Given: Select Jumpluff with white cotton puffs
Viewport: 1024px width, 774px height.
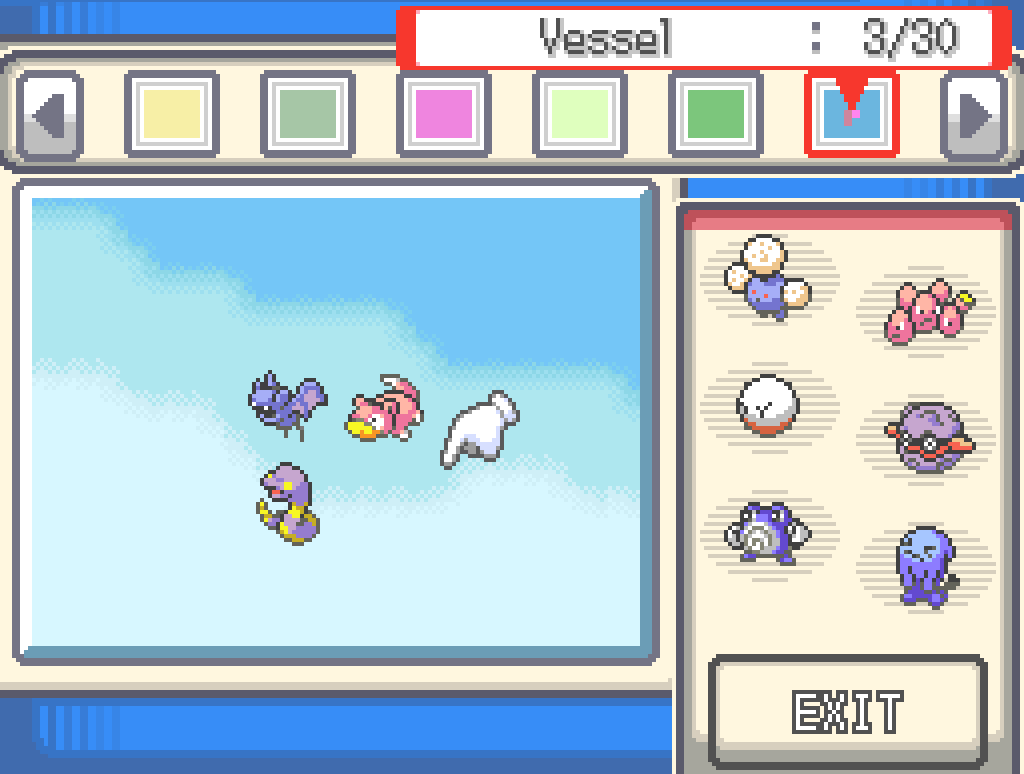Looking at the screenshot, I should click(767, 277).
